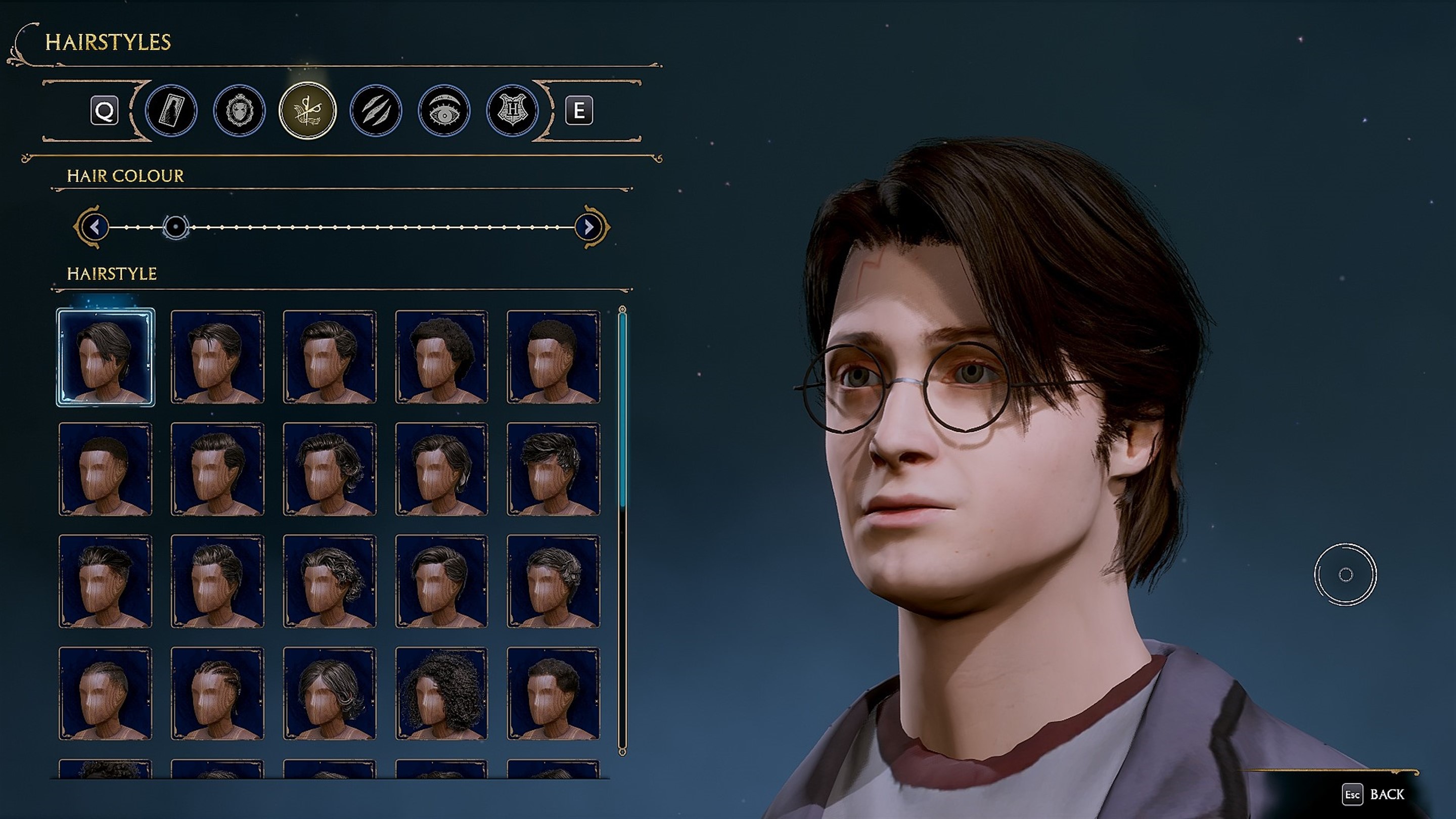Select the scissors hairstyles tab
Image resolution: width=1456 pixels, height=819 pixels.
(307, 110)
